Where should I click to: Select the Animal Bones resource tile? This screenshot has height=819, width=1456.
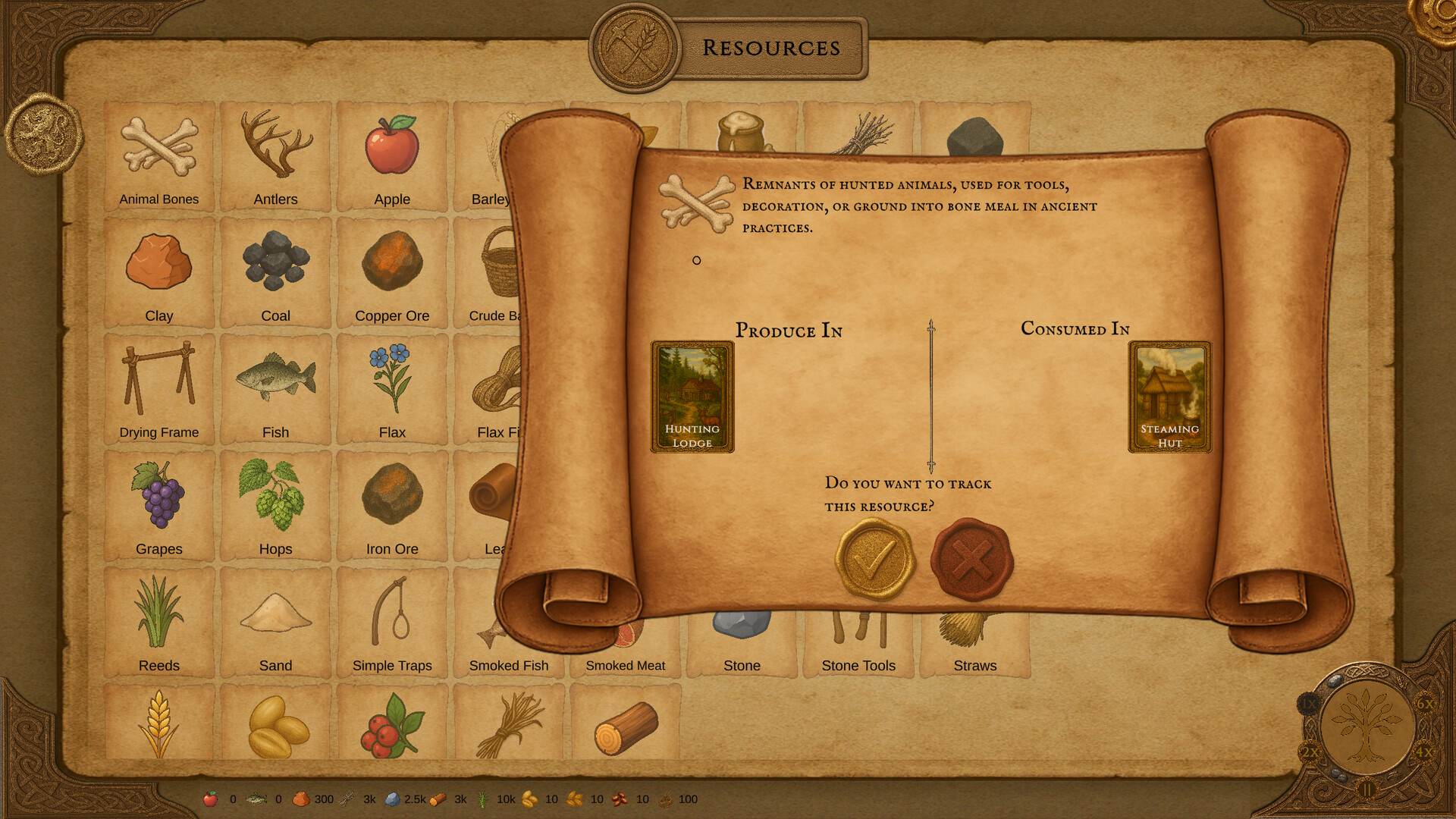[159, 157]
